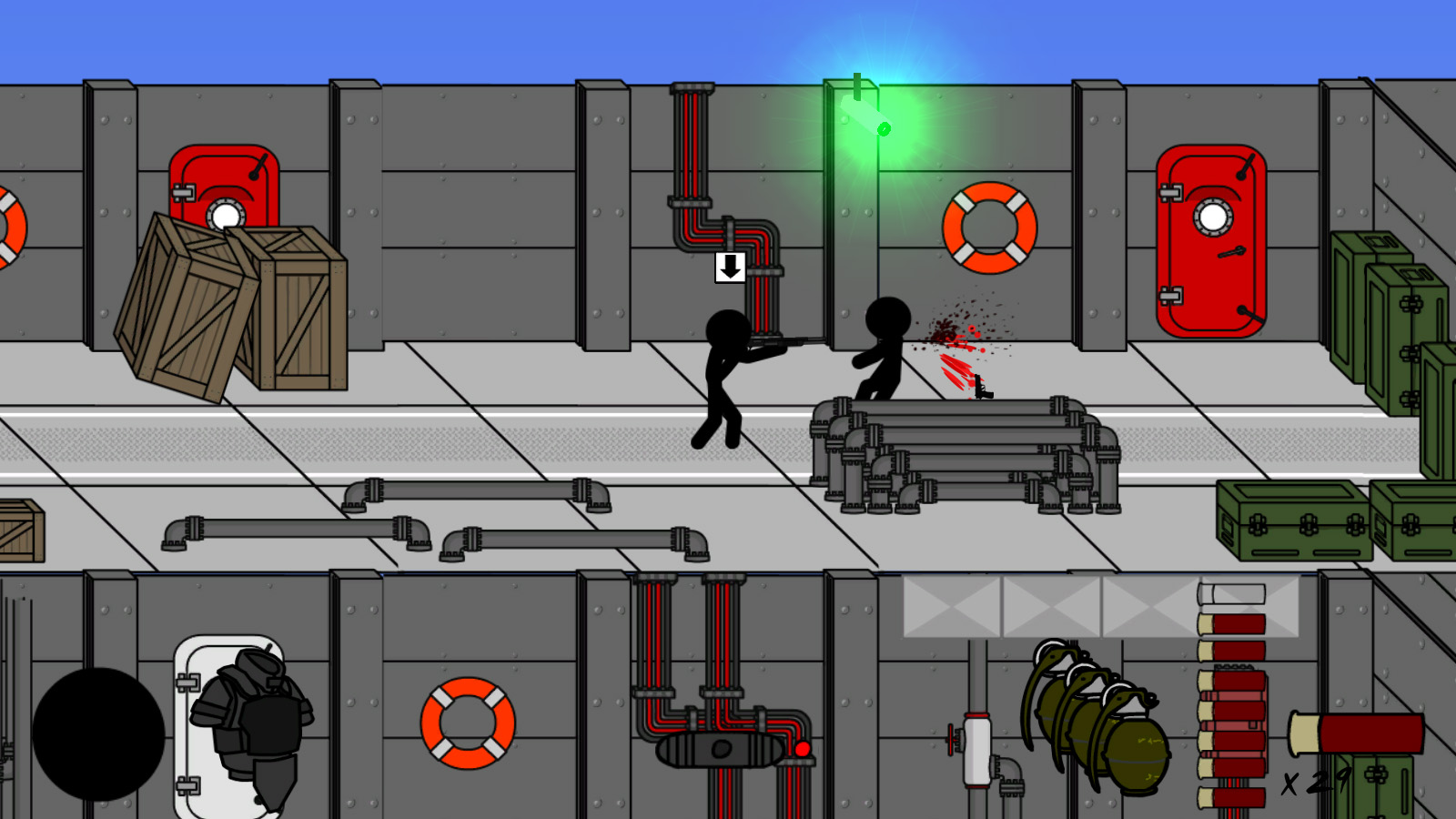Click the orange life ring on the upper wall
This screenshot has height=819, width=1456.
point(988,227)
